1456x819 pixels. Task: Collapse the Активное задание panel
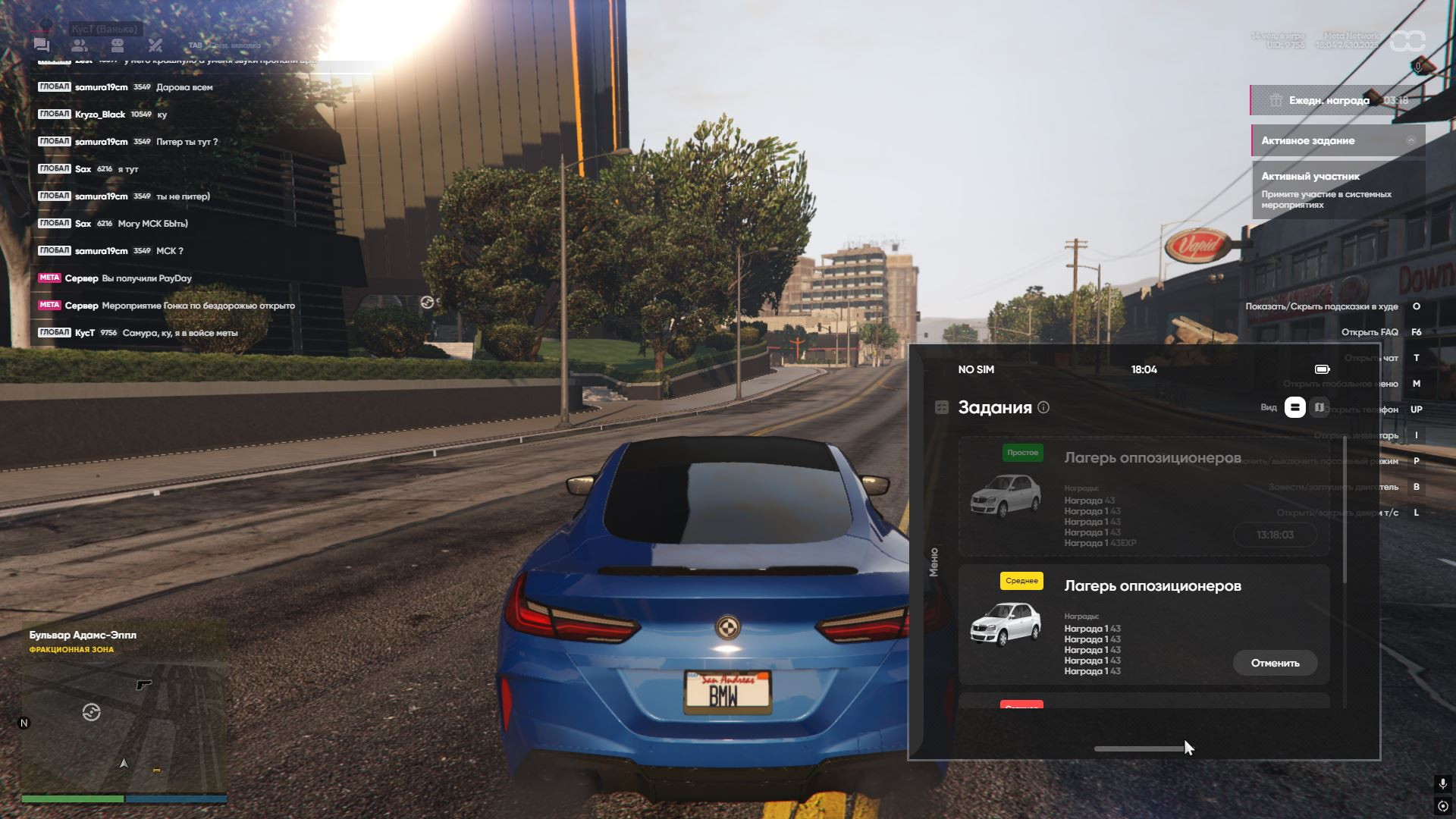click(1410, 140)
